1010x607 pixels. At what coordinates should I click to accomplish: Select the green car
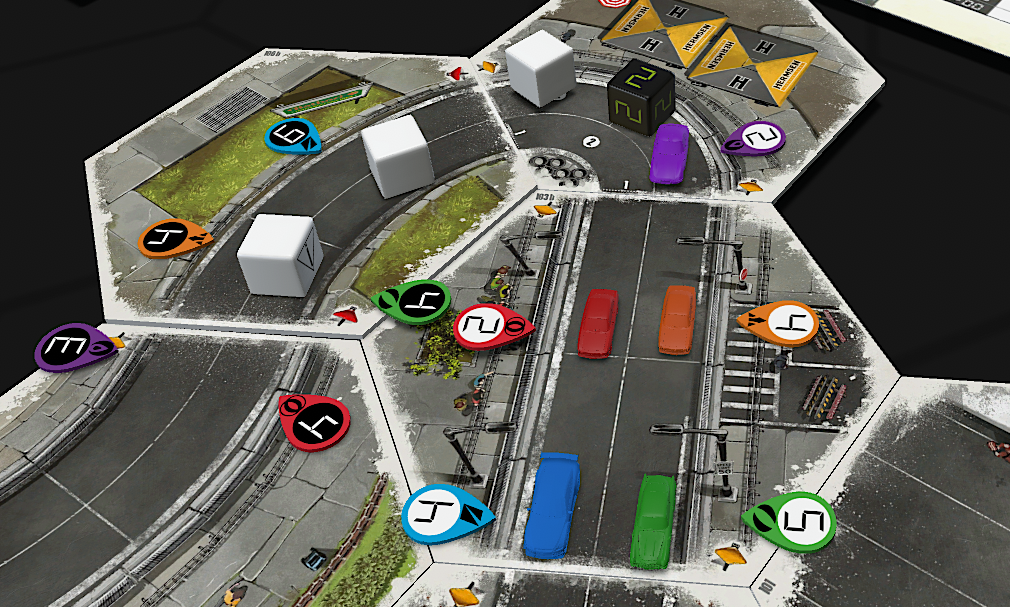pos(654,521)
